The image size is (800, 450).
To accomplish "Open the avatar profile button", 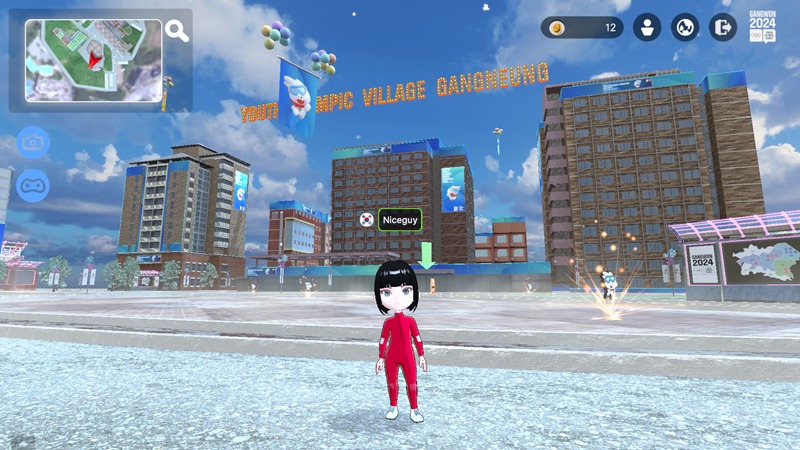I will click(648, 28).
